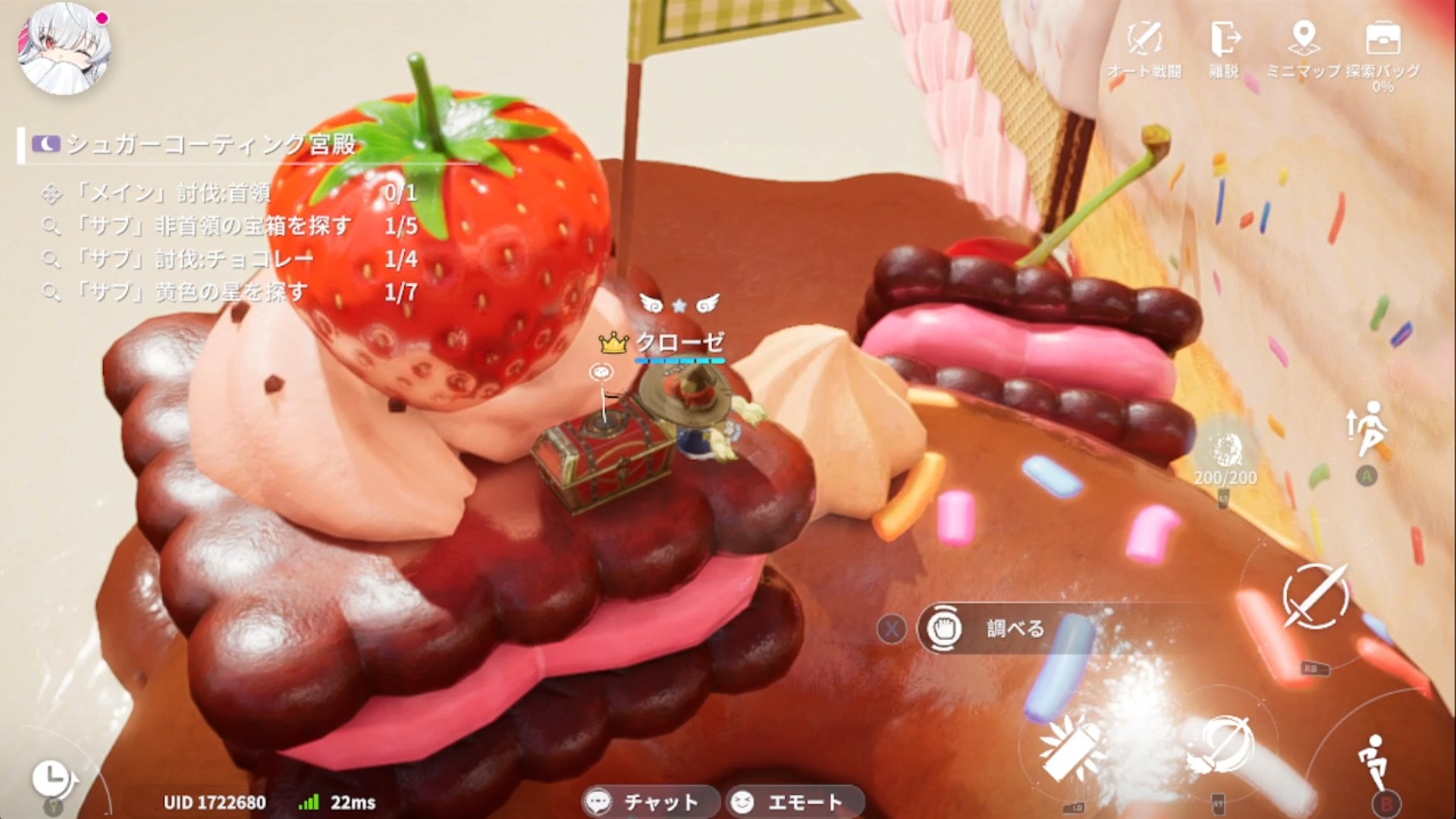Screen dimensions: 1456x819
Task: Toggle auto battle (オート戦闘)
Action: pos(1144,48)
